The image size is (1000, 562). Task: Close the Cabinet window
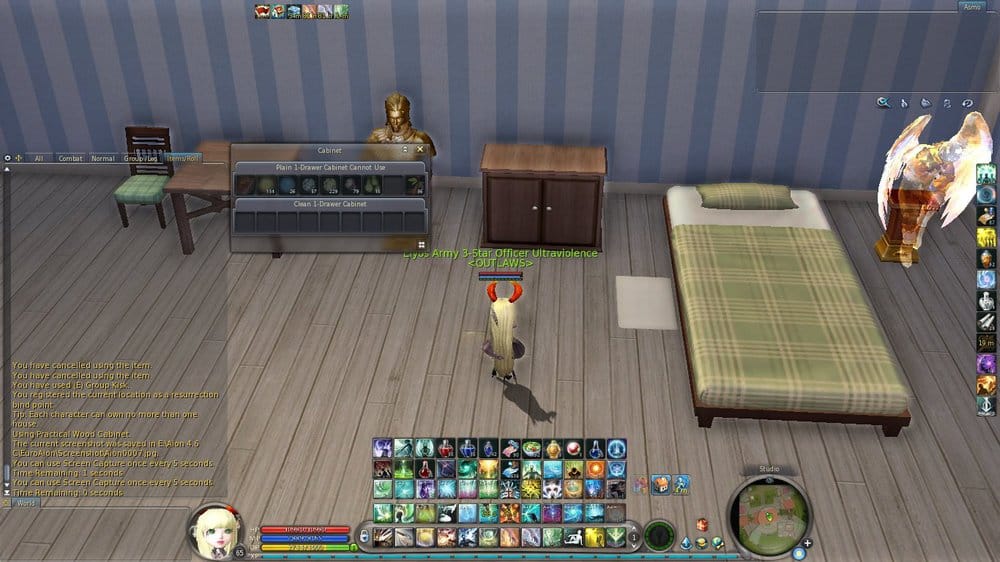pos(420,150)
